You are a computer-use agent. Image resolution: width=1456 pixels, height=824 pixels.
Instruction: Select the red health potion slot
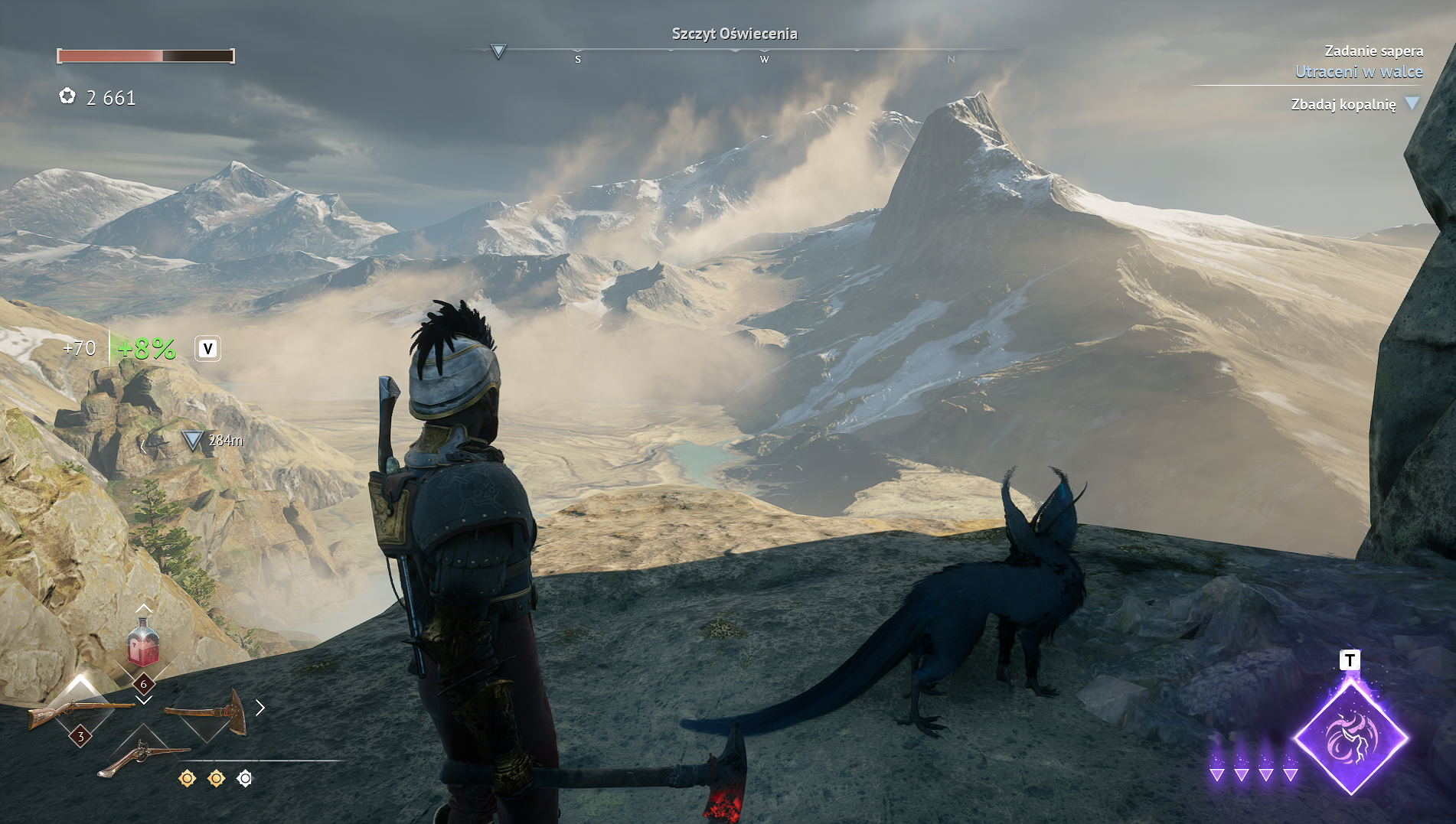coord(143,644)
